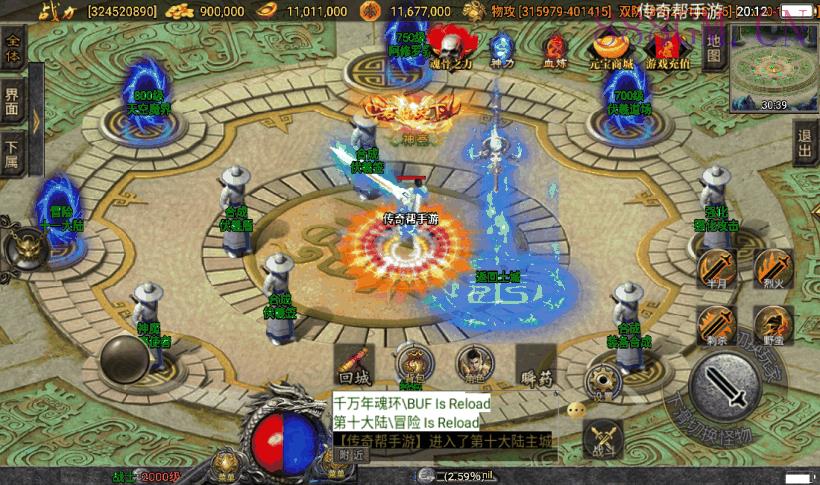
Task: Open the 元宝商城 gold ingot shop
Action: pos(609,47)
